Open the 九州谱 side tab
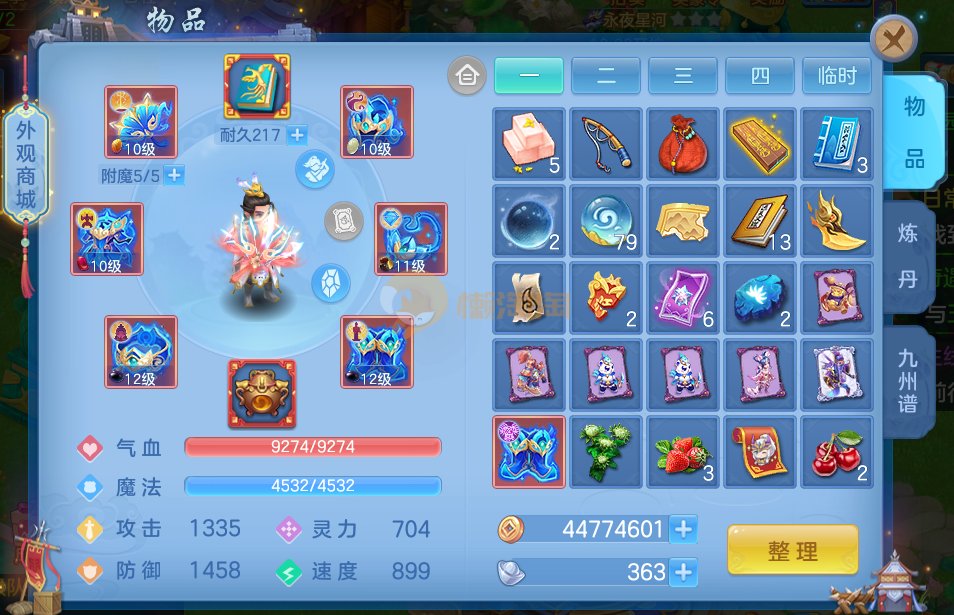This screenshot has height=615, width=954. coord(908,381)
